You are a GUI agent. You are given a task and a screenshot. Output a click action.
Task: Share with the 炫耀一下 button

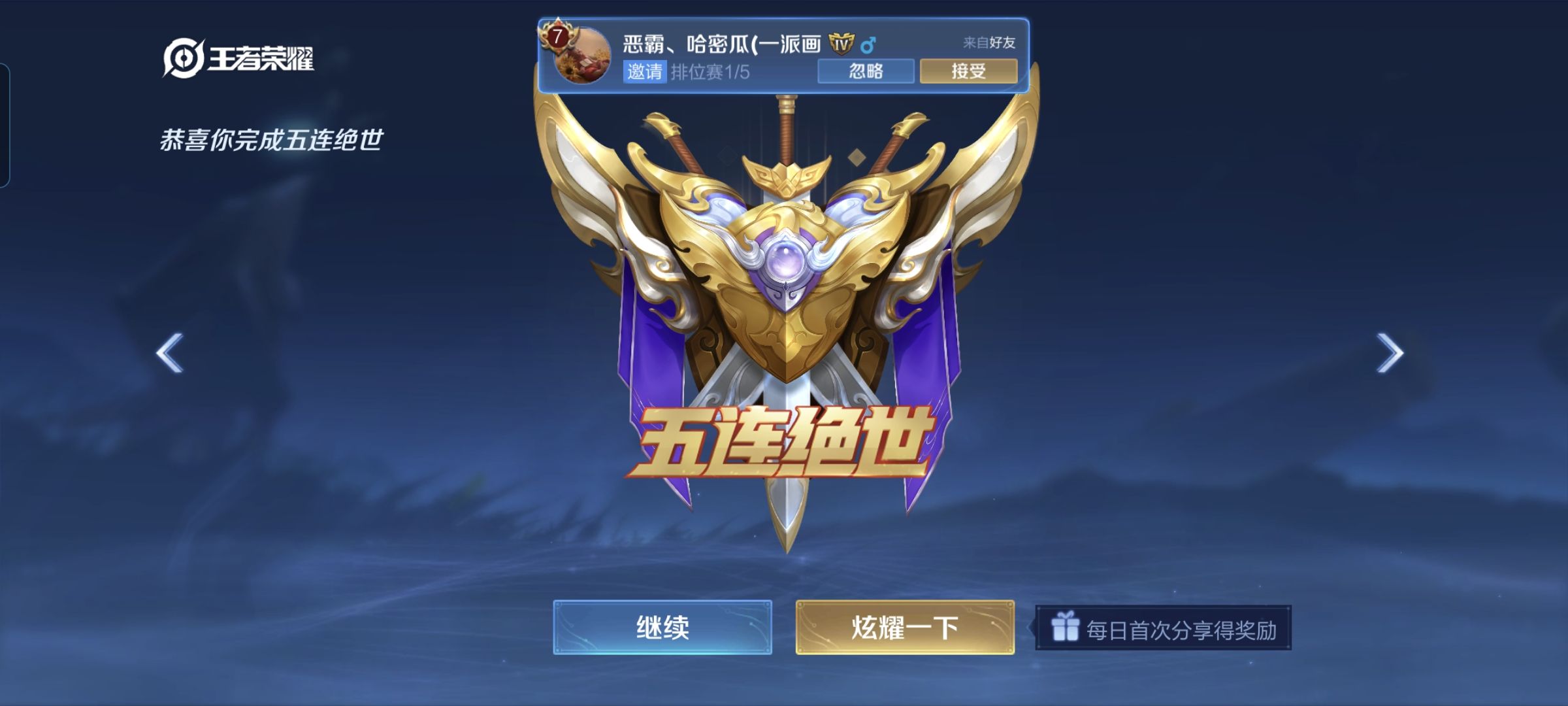tap(905, 627)
